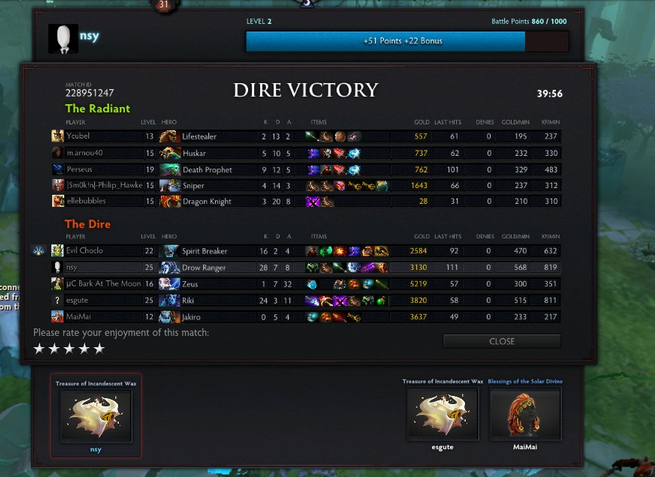Viewport: 655px width, 477px height.
Task: Select nsy's Treasure of Incandescent Wax drop
Action: [96, 415]
